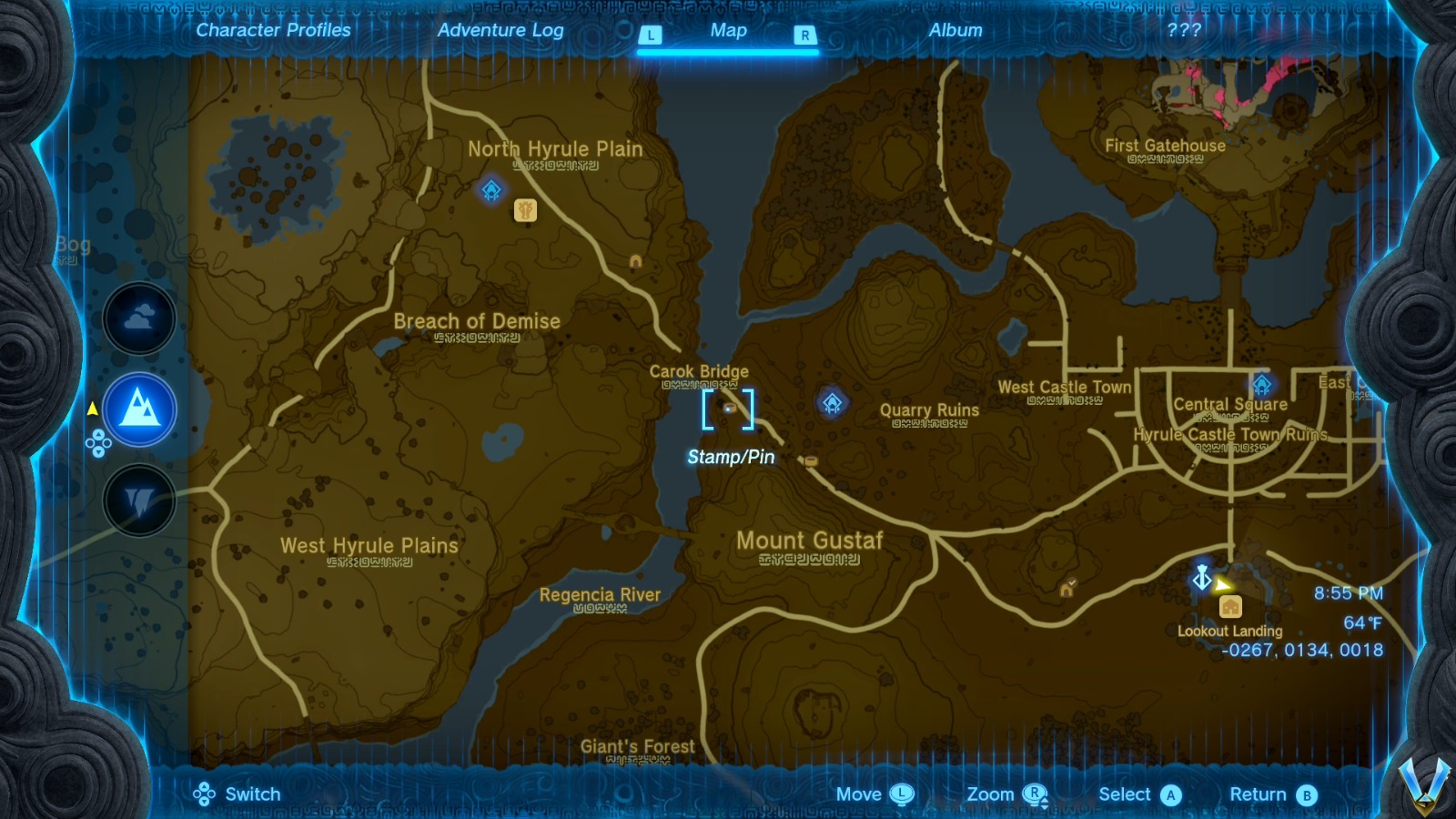Click the Skyview Tower icon above Lookout Landing
1456x819 pixels.
tap(1201, 579)
